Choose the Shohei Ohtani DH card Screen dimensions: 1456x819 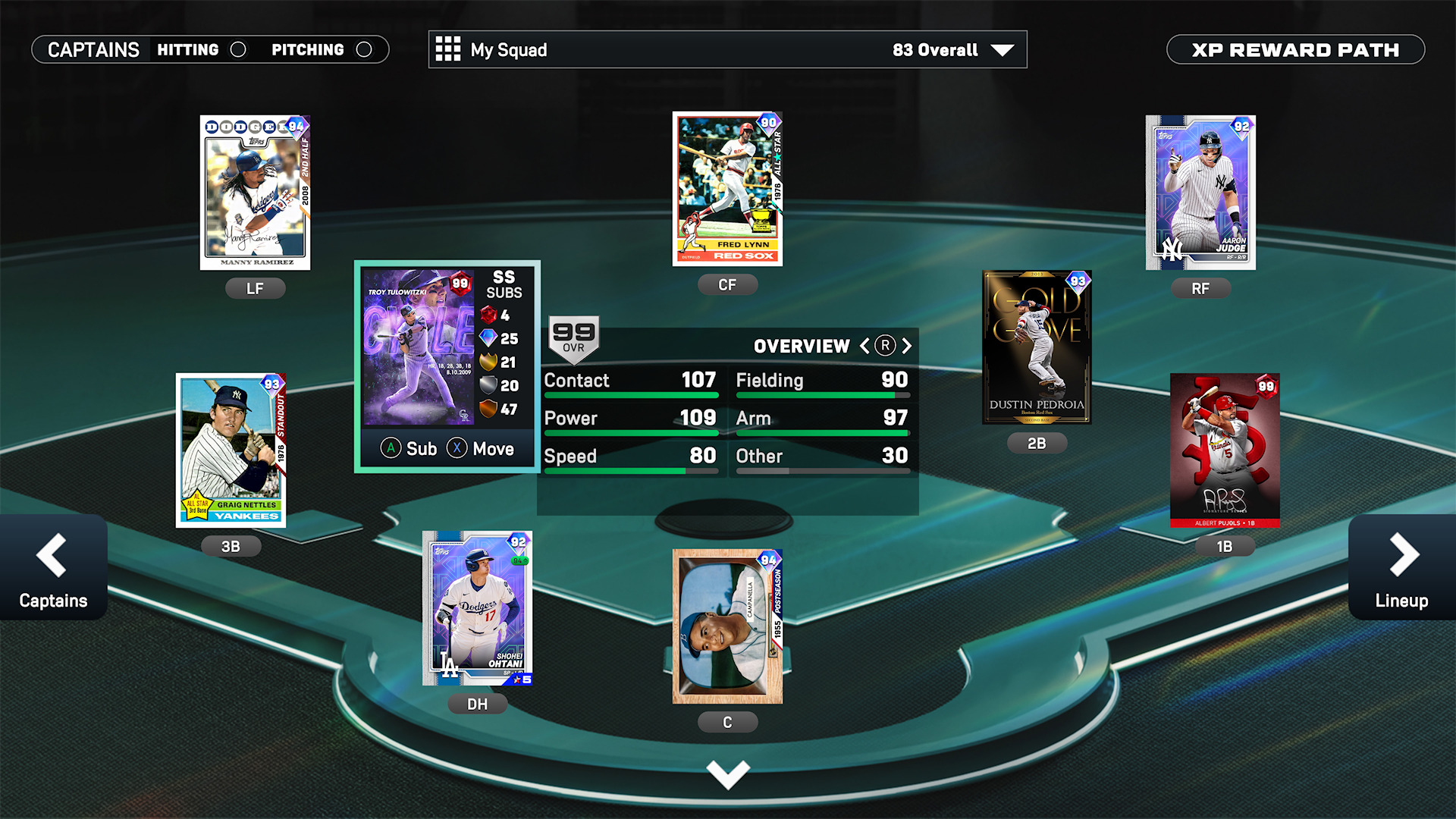click(477, 608)
